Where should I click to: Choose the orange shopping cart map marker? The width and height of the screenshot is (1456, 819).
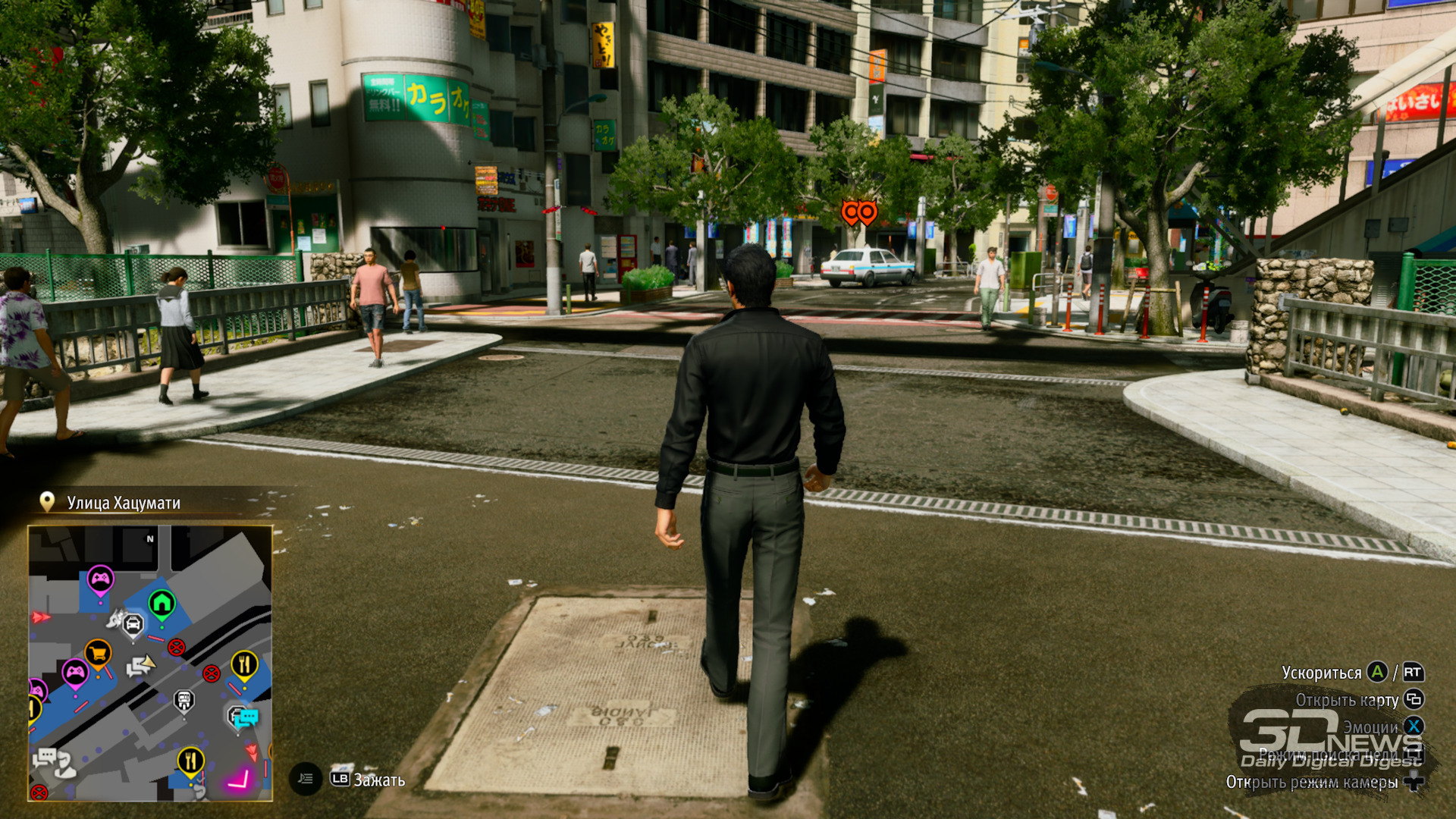[x=98, y=653]
